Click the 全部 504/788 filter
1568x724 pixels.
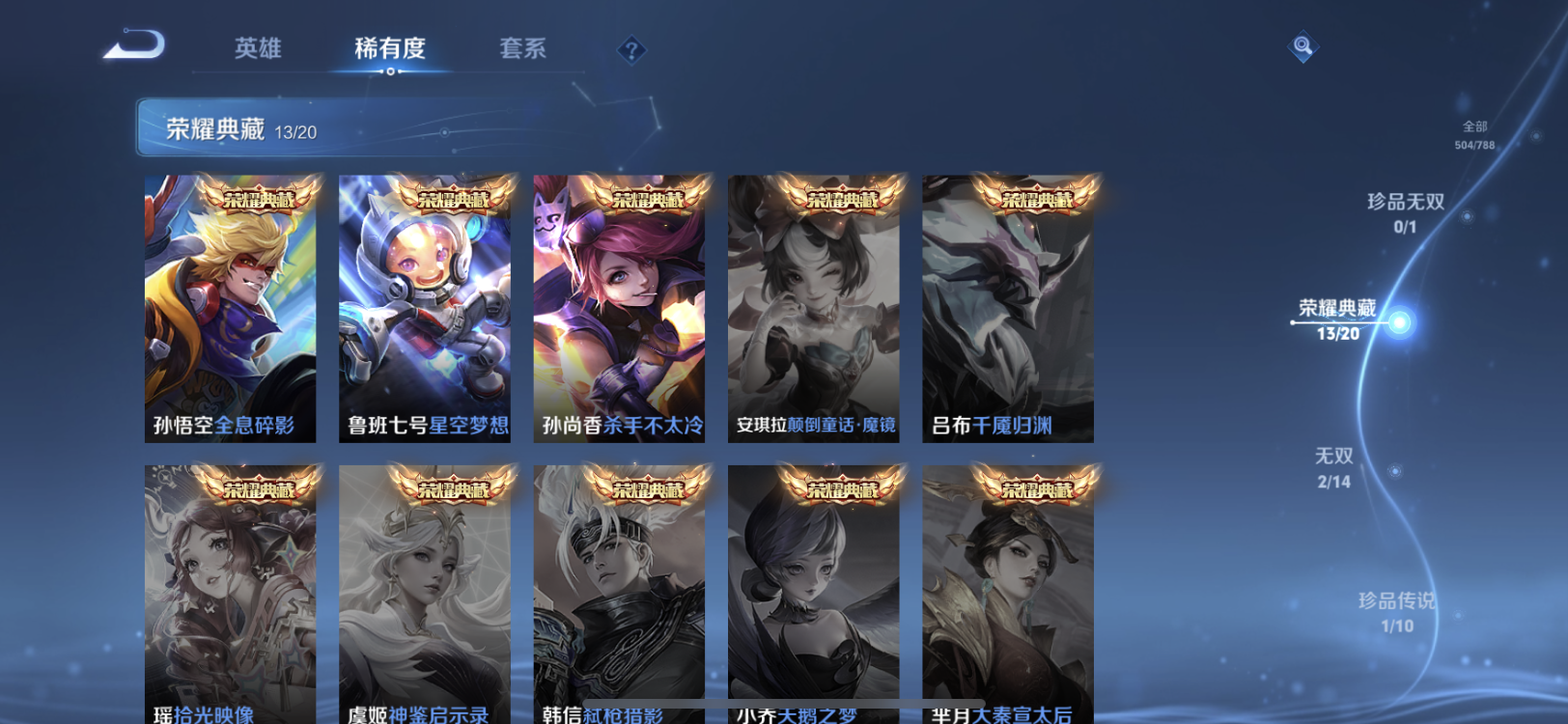point(1476,132)
